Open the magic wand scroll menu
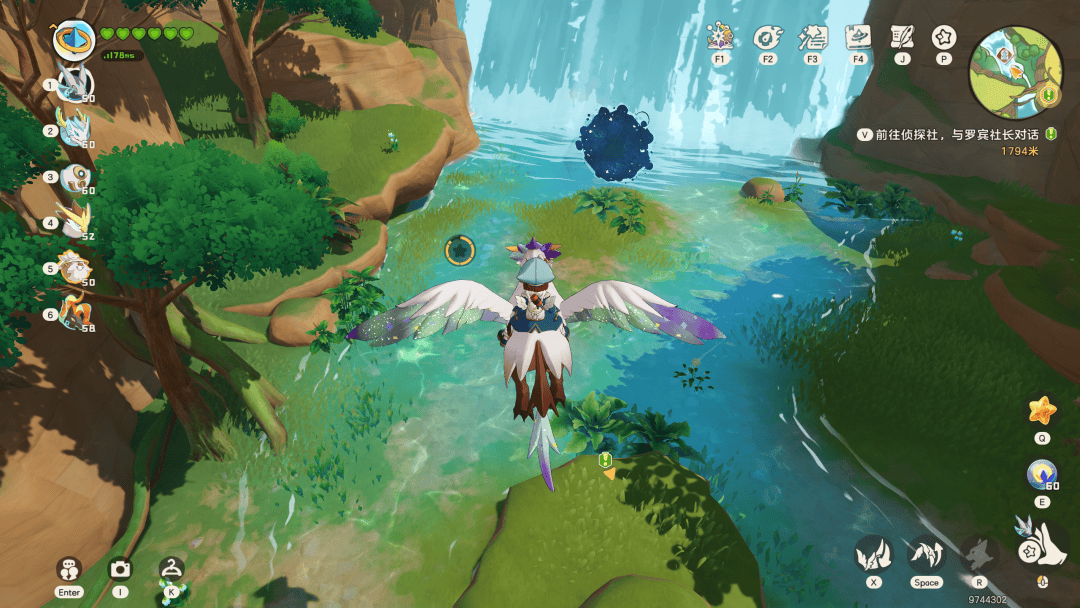Viewport: 1080px width, 608px height. click(812, 38)
